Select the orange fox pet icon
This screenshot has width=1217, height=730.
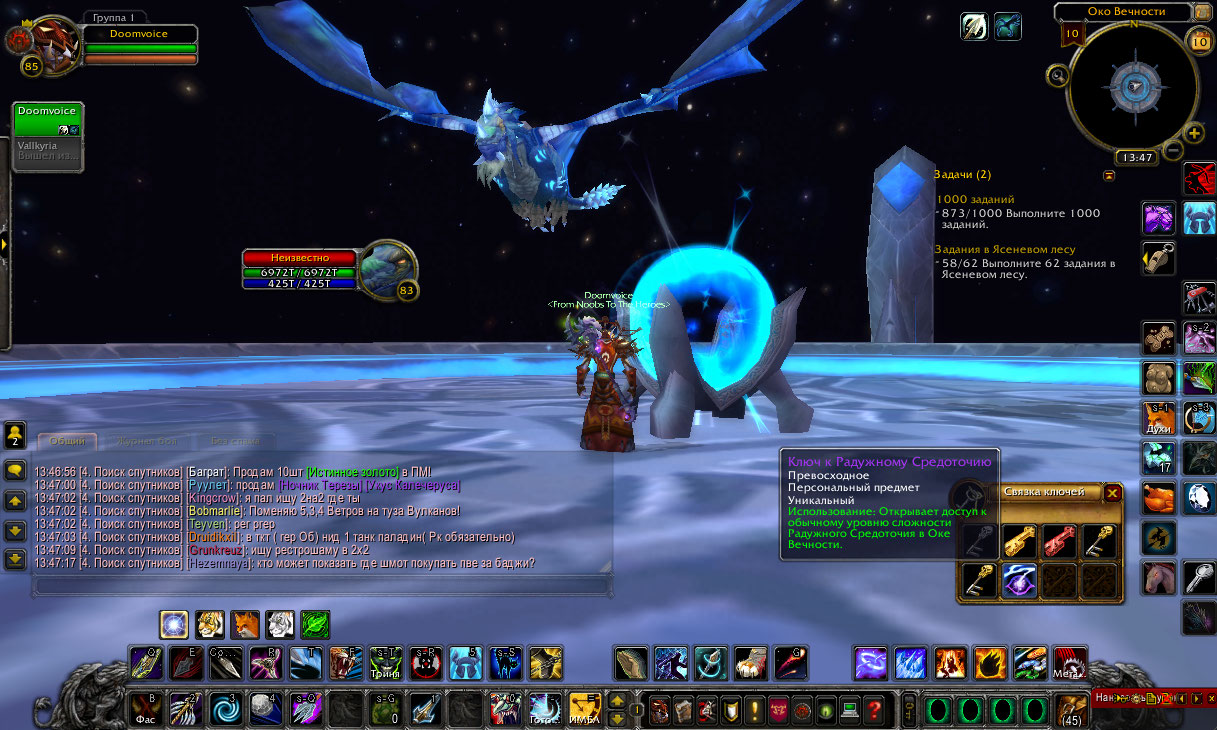[245, 625]
